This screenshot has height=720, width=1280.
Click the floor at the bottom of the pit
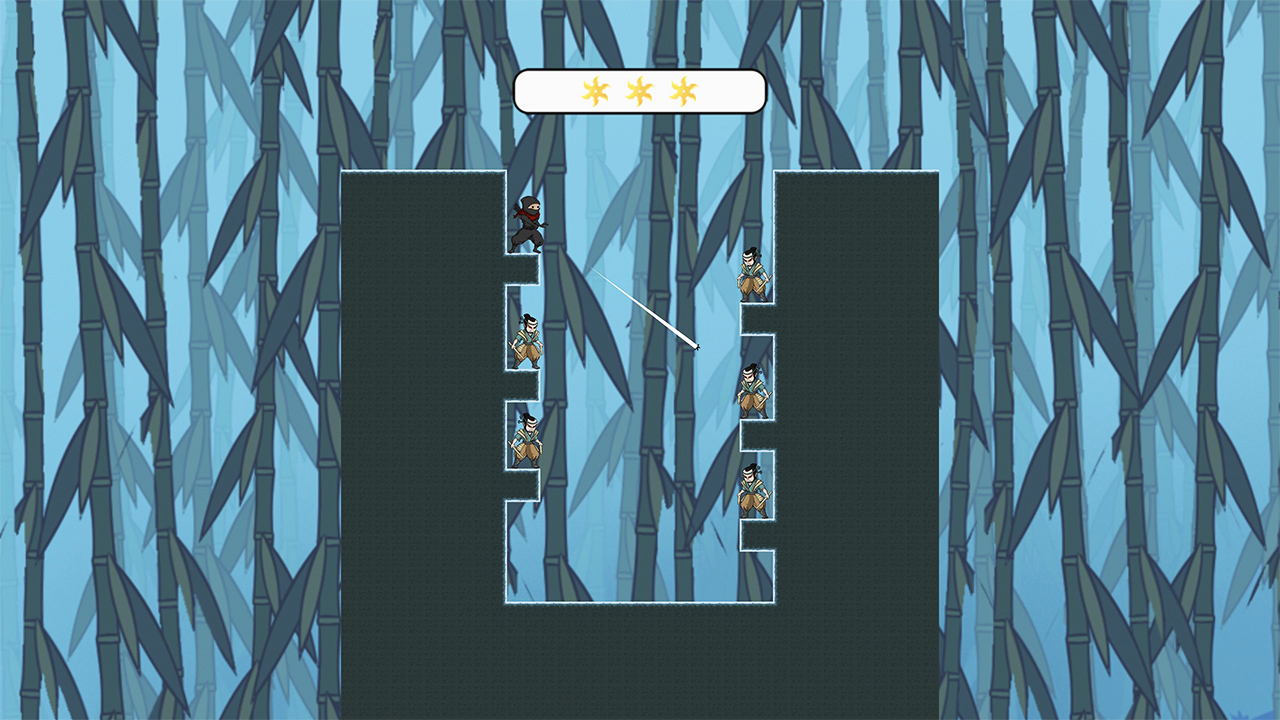(x=640, y=605)
